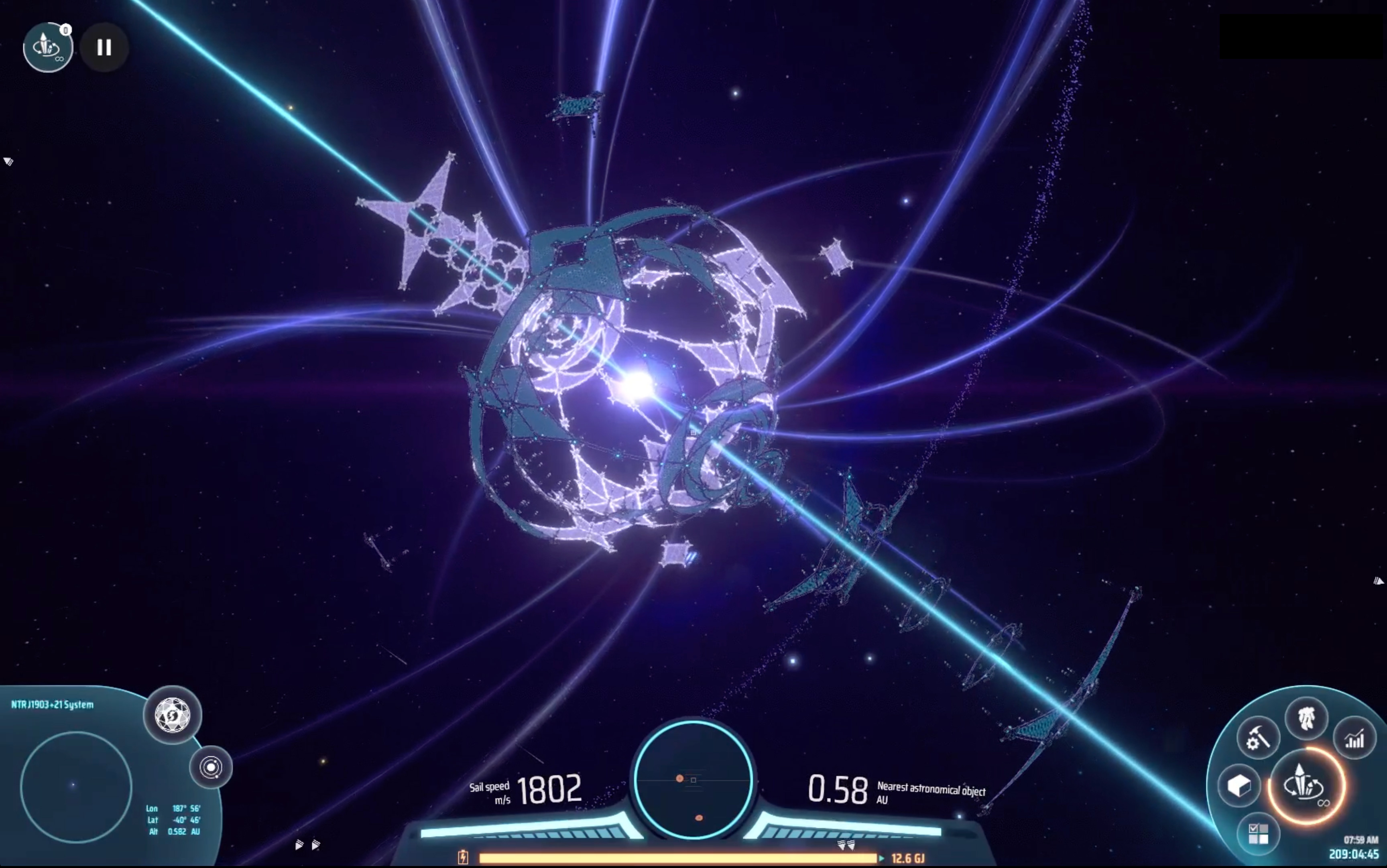Click the cube storage icon
1387x868 pixels.
coord(1240,786)
